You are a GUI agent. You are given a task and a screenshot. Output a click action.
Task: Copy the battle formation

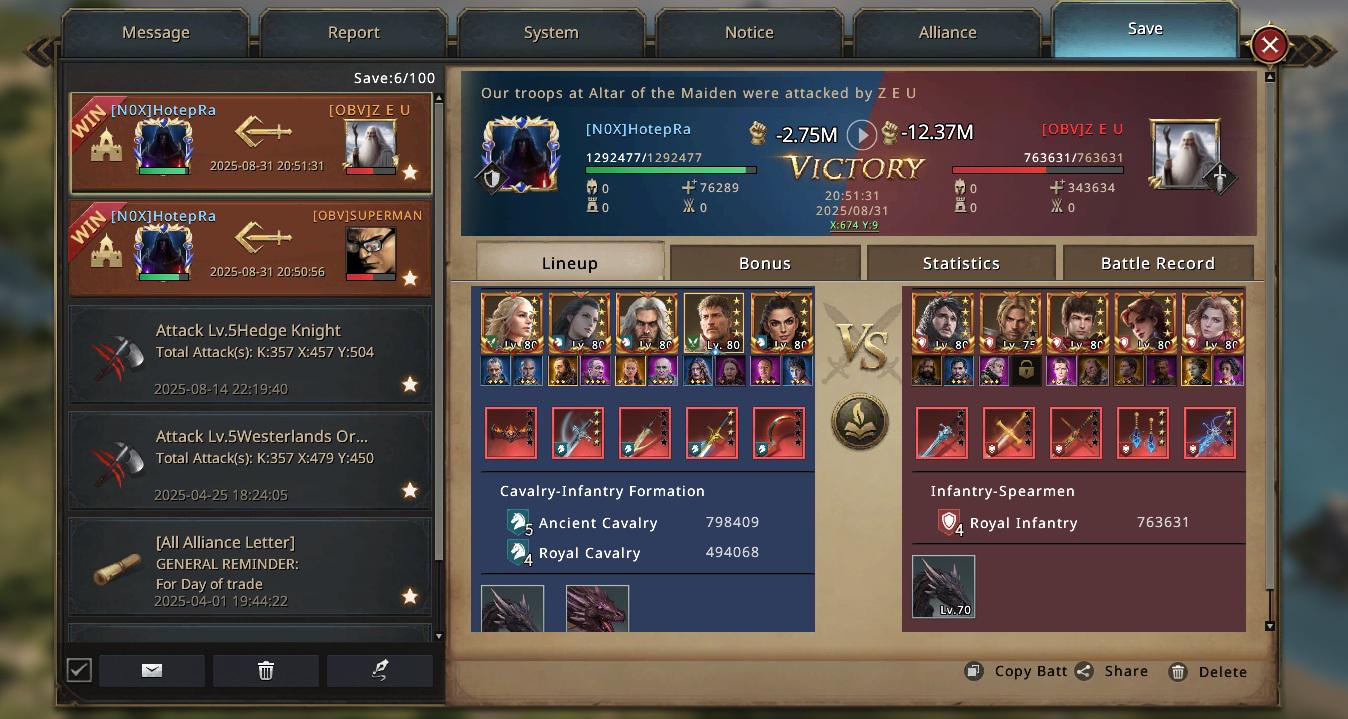tap(1018, 671)
